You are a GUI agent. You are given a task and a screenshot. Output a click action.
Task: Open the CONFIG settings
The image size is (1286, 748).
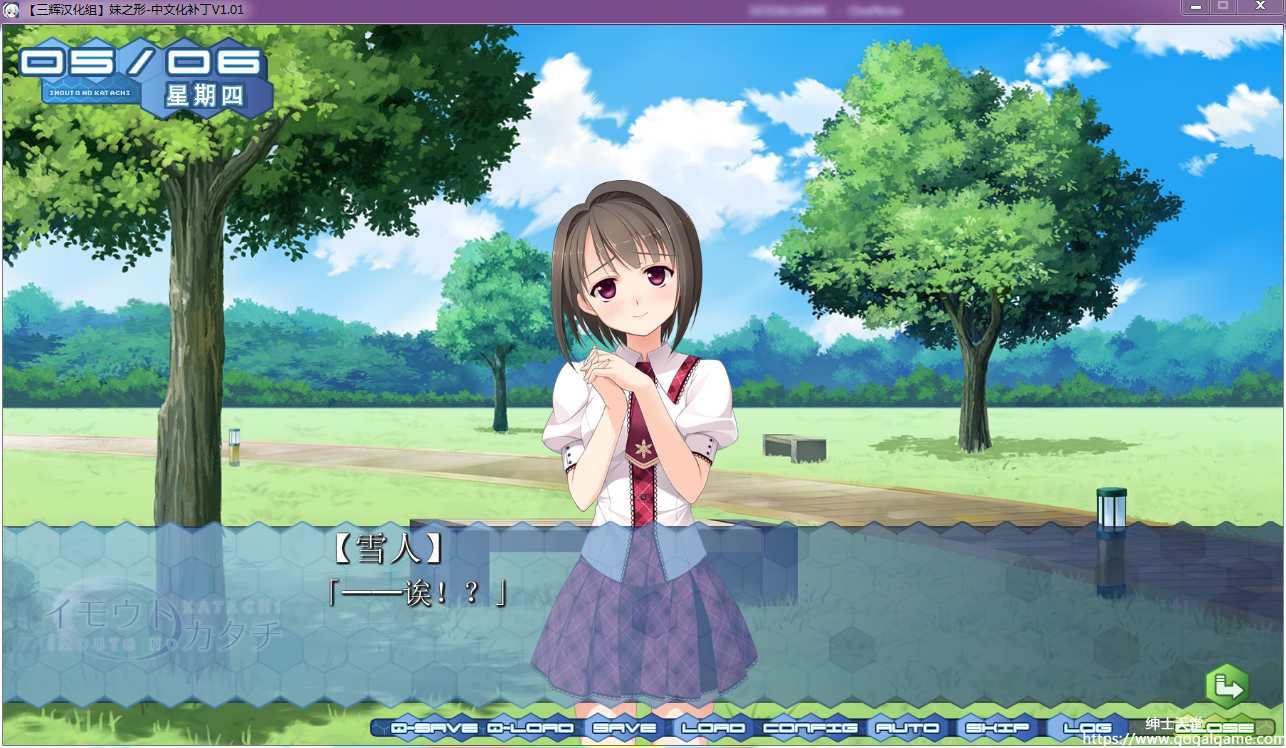tap(810, 728)
